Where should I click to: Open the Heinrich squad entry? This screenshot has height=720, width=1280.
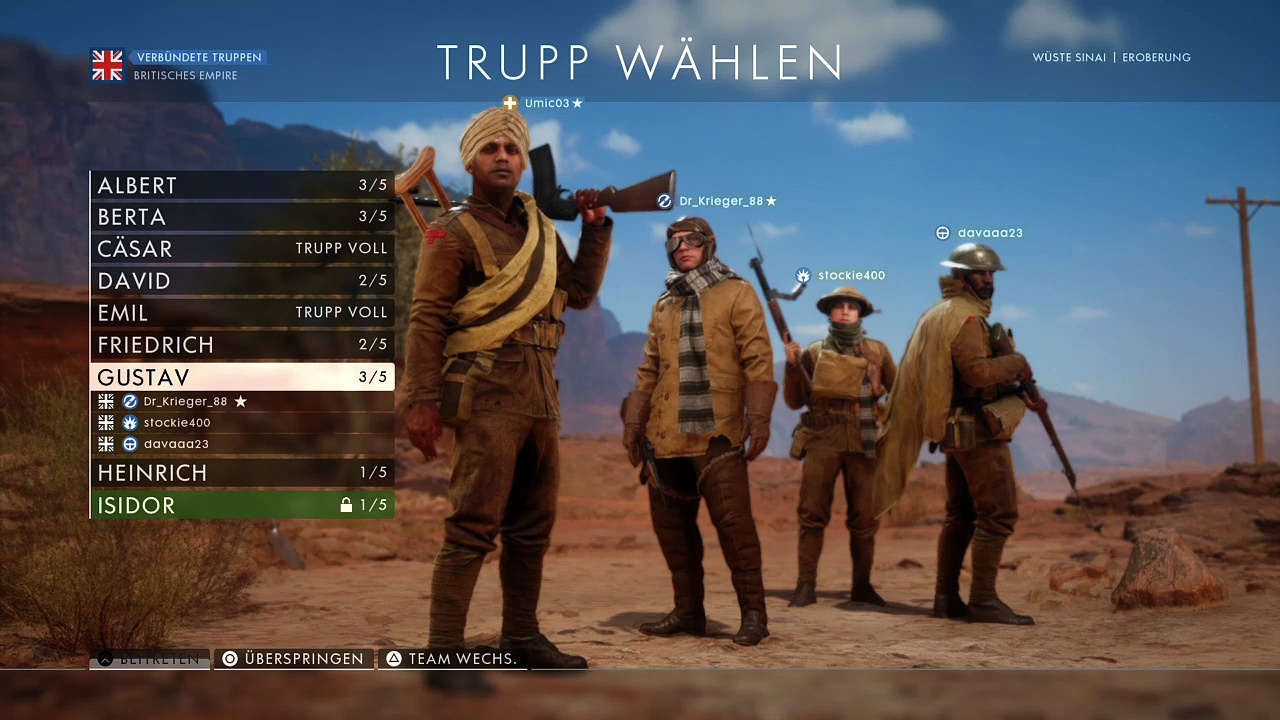[242, 472]
